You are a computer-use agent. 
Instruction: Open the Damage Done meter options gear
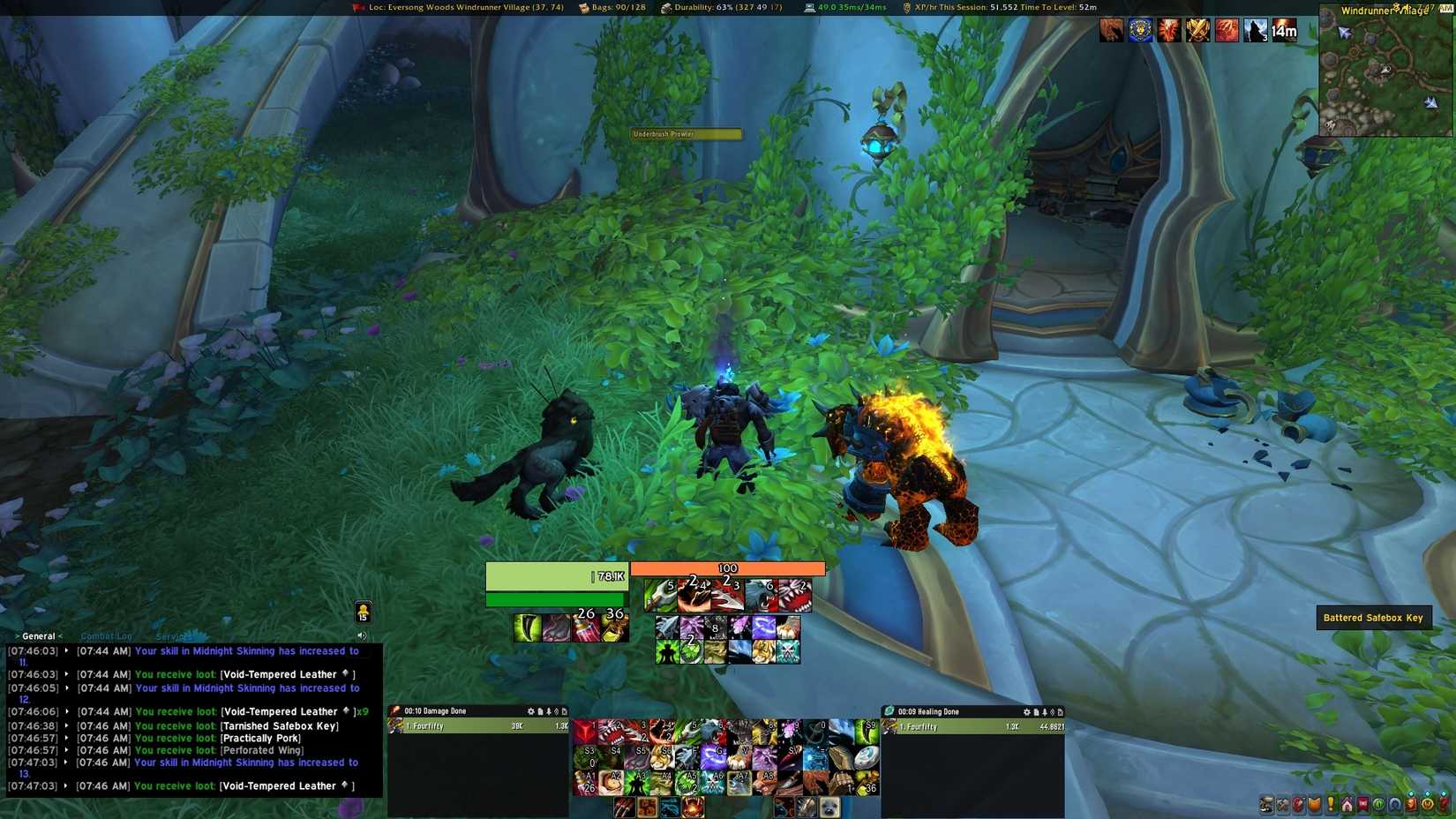[529, 711]
